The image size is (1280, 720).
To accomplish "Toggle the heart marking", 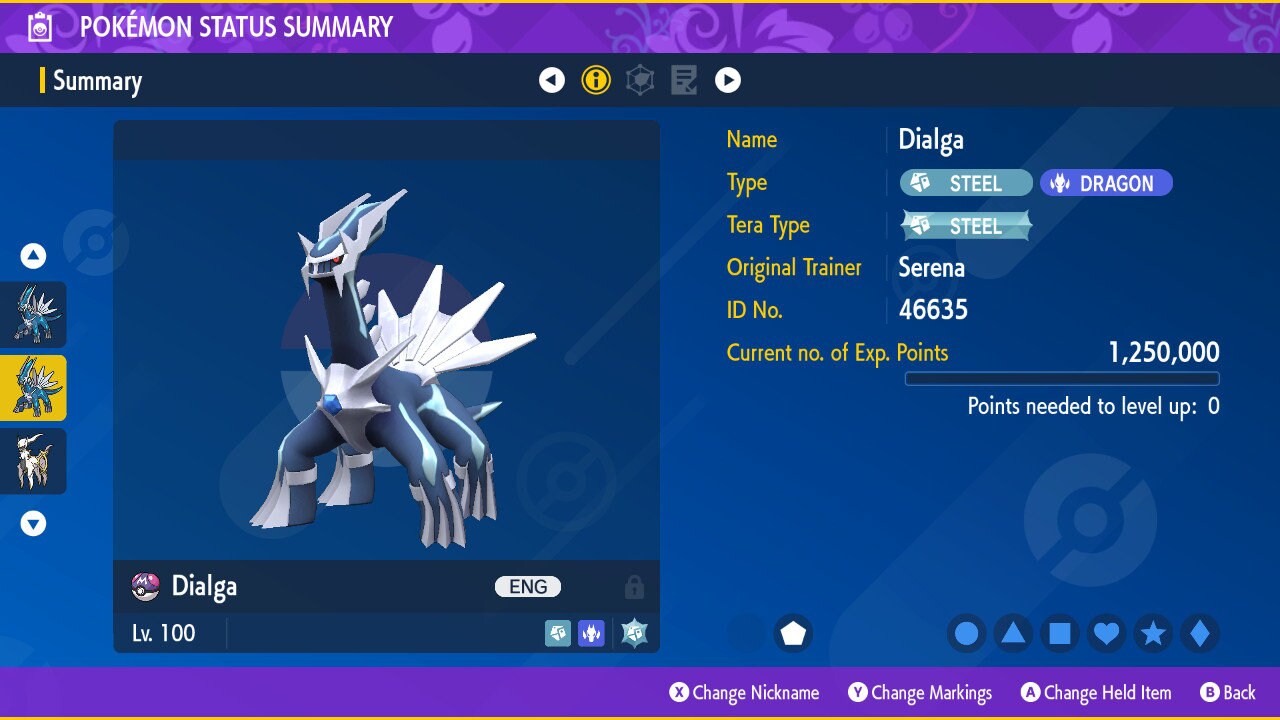I will tap(1106, 633).
